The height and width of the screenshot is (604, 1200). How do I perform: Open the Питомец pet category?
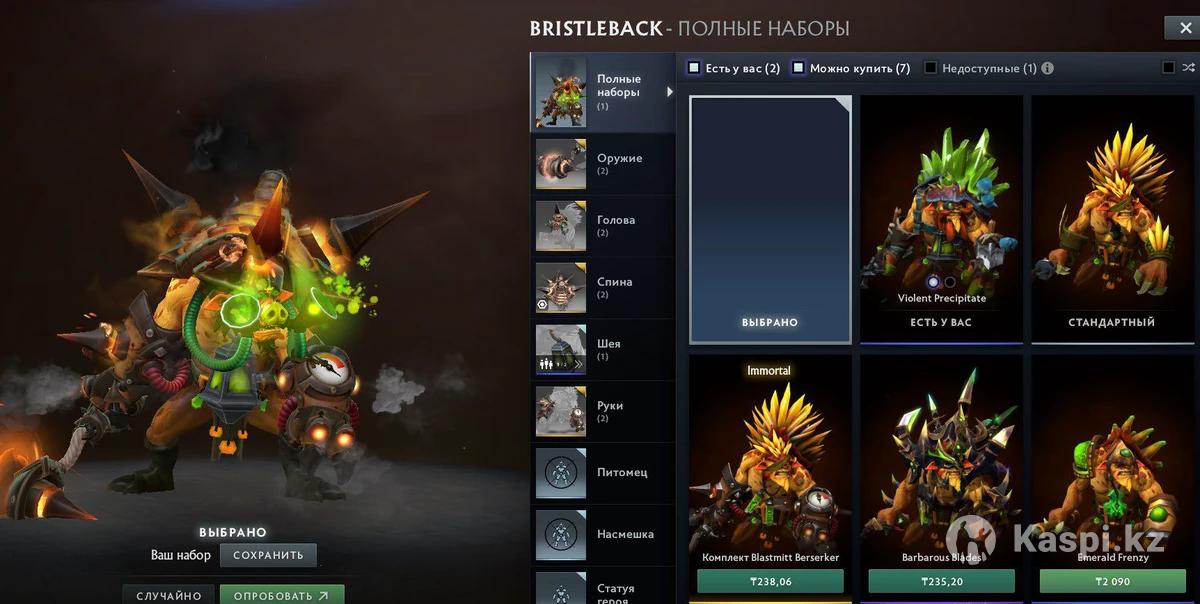click(602, 472)
